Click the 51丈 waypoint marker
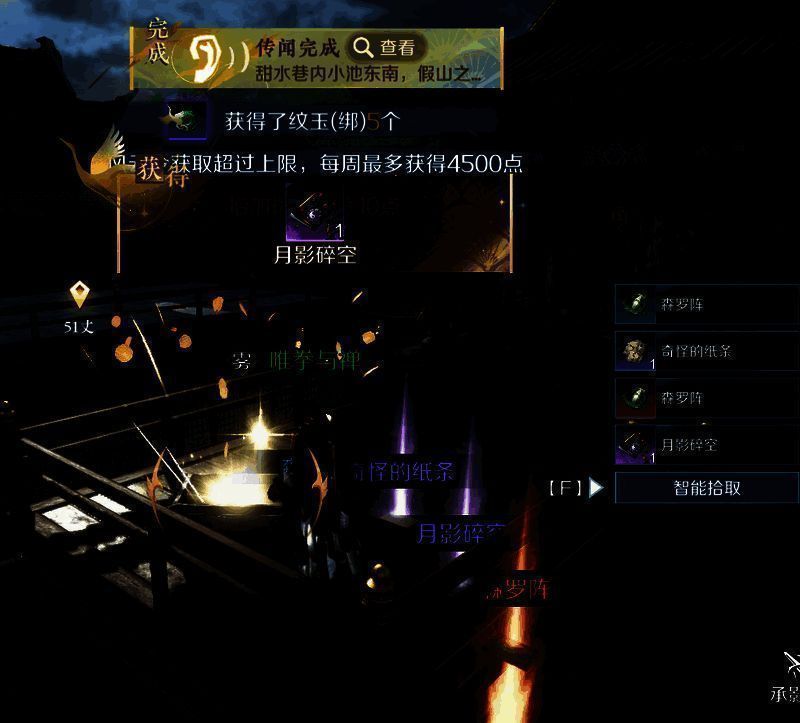Image resolution: width=800 pixels, height=723 pixels. [x=80, y=296]
